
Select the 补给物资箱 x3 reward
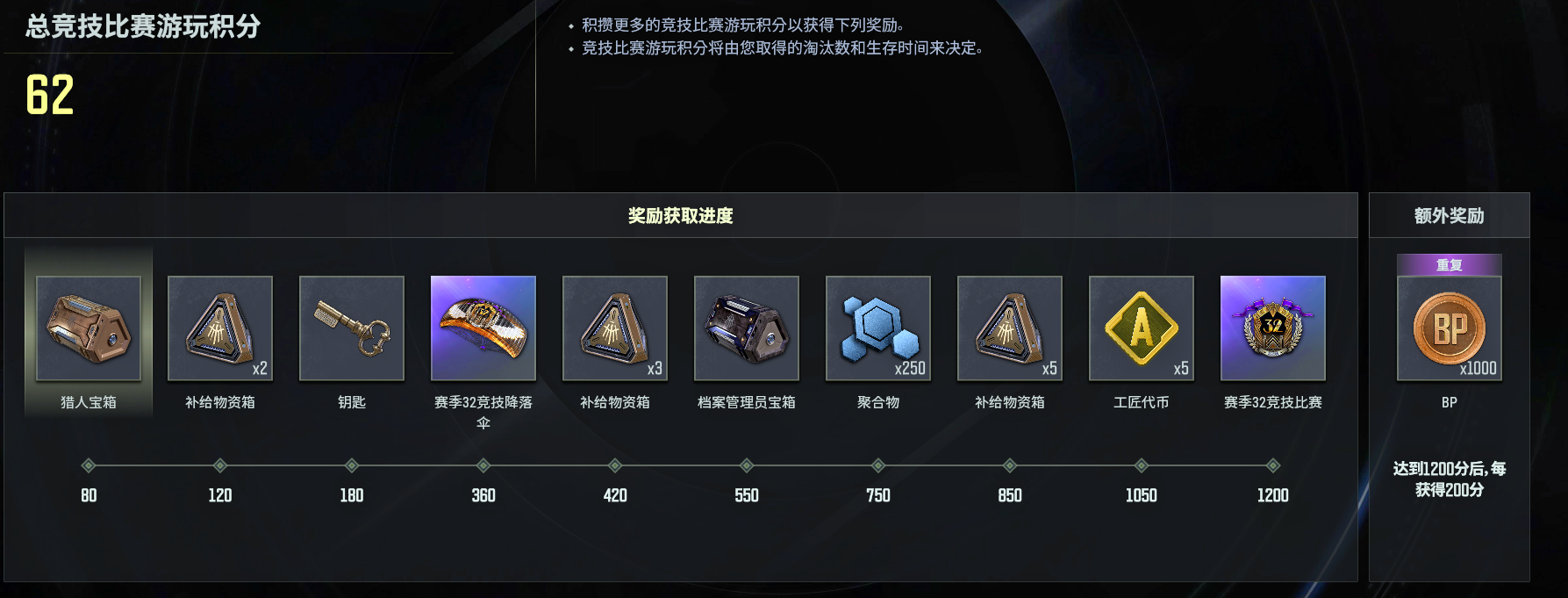tap(615, 328)
